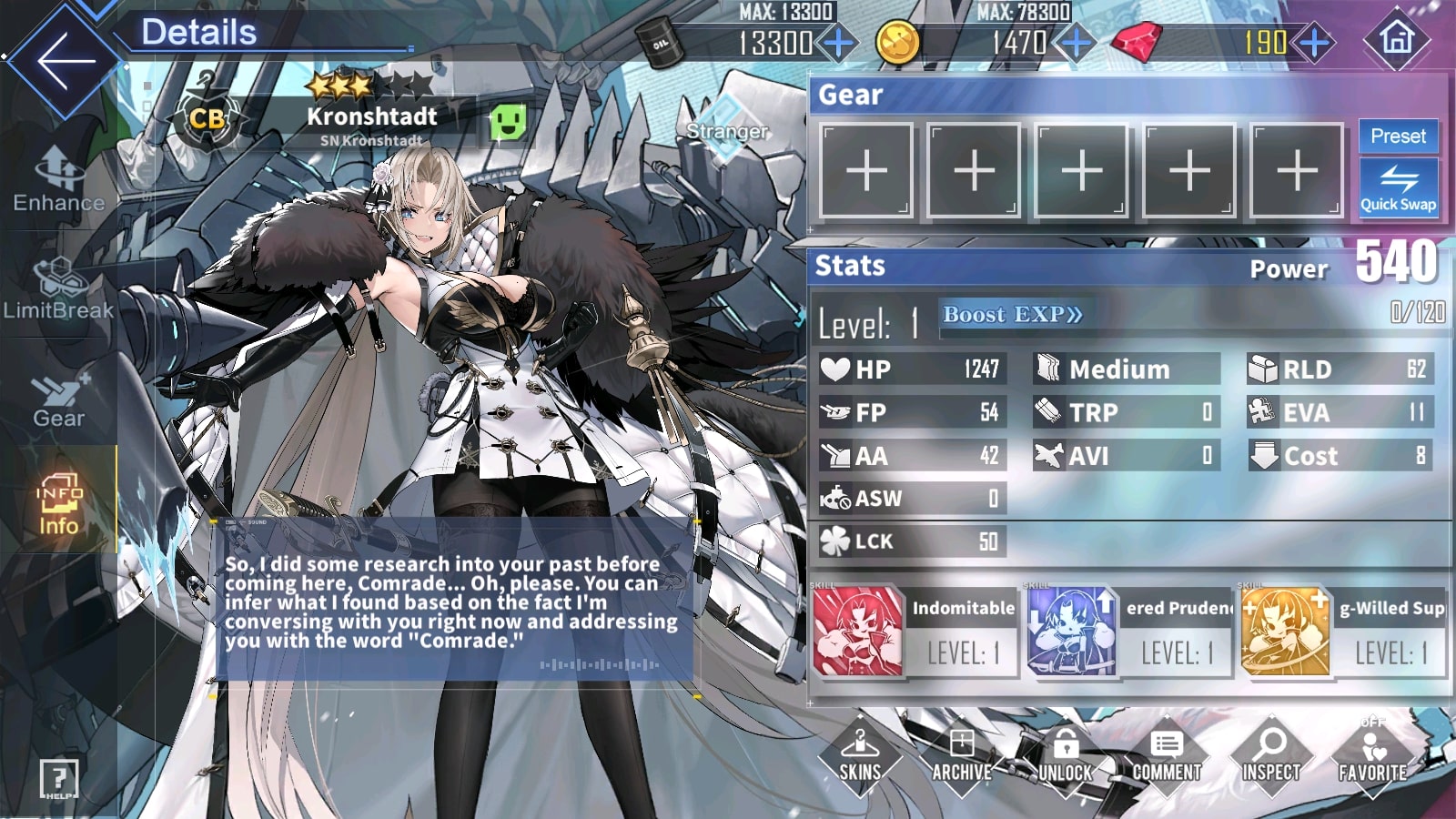Select the Info tab
Screen dimensions: 1456x819
click(x=59, y=503)
